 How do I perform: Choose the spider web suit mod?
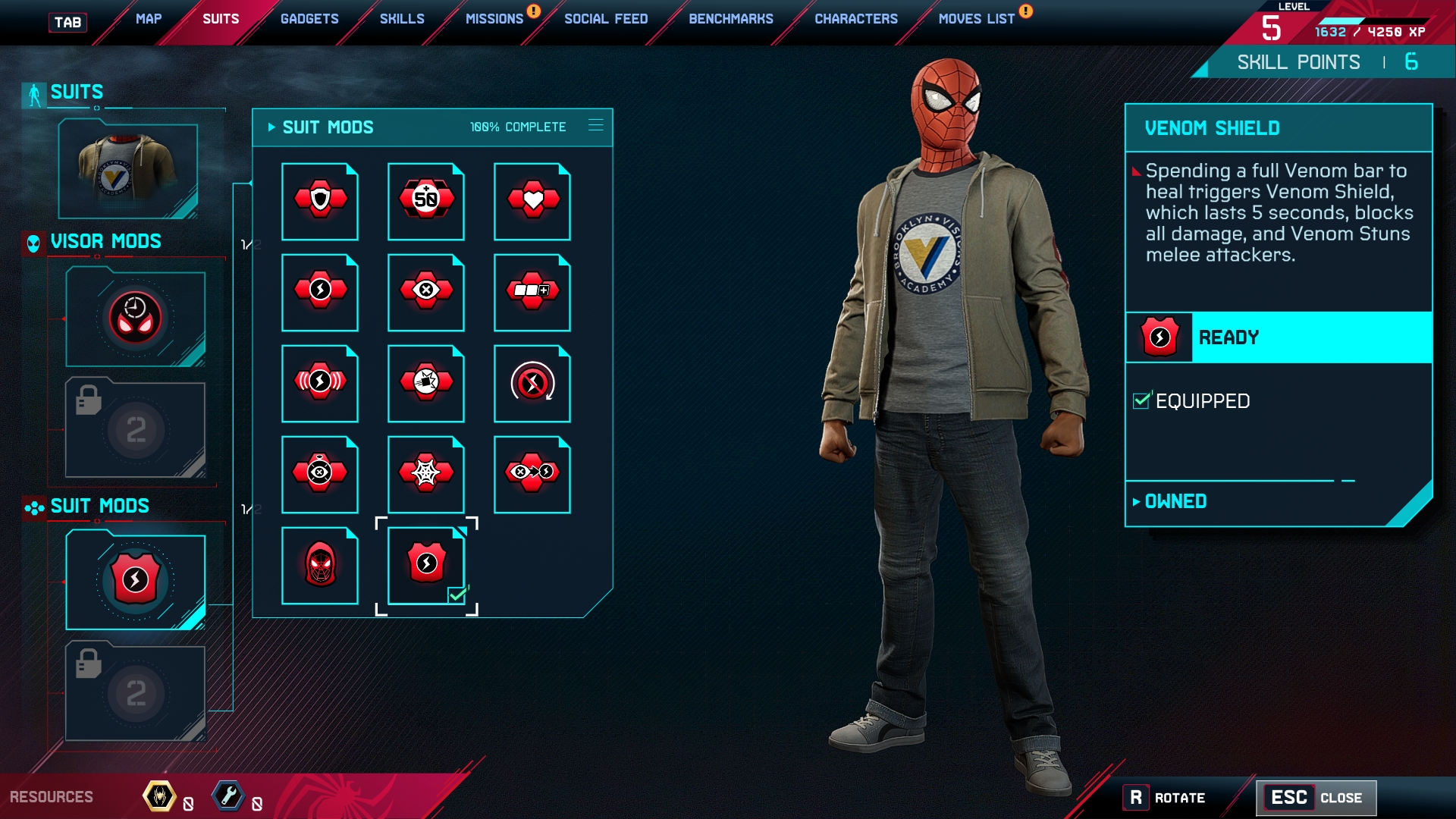point(426,474)
